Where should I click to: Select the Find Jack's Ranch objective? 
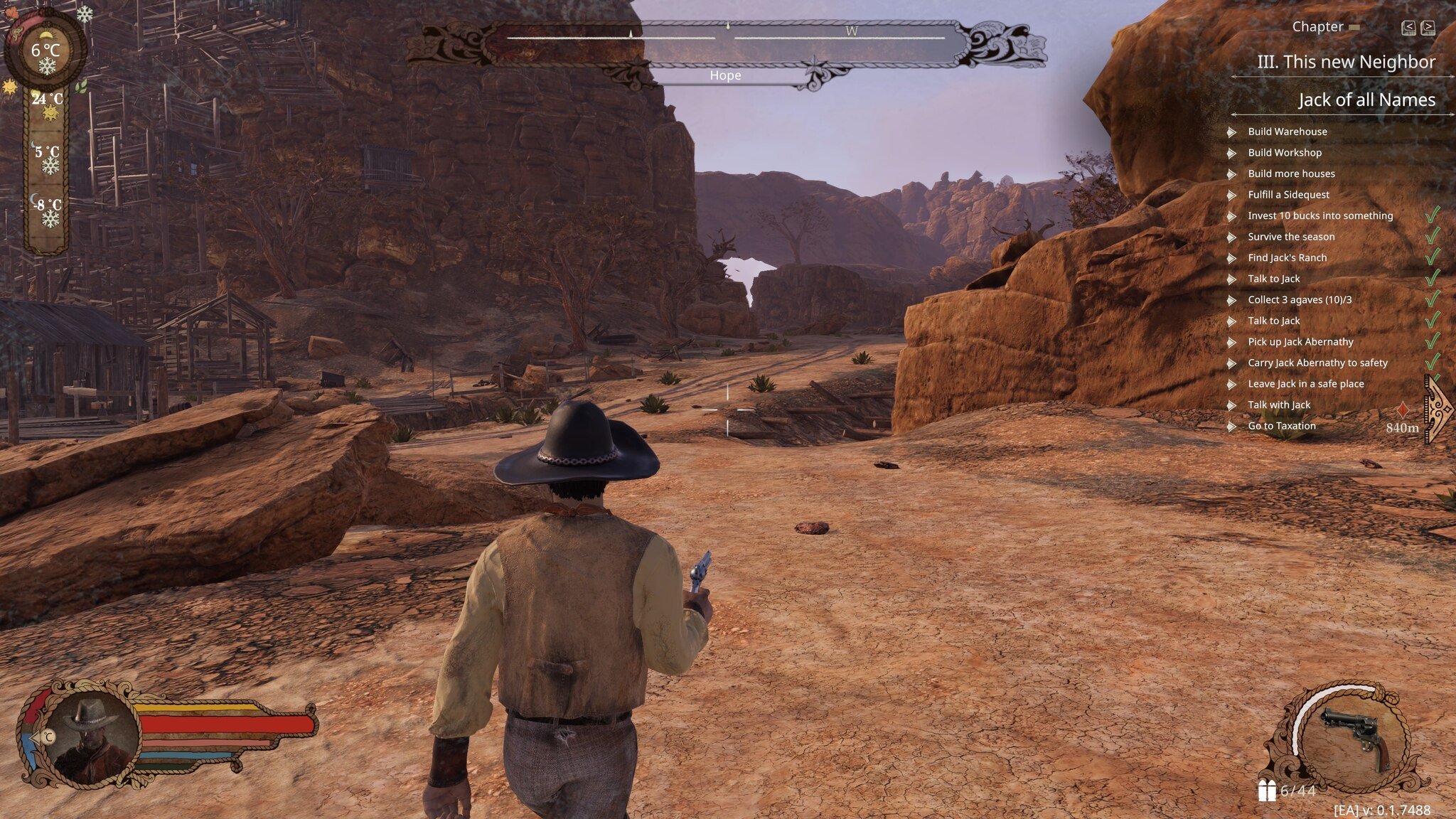1287,257
